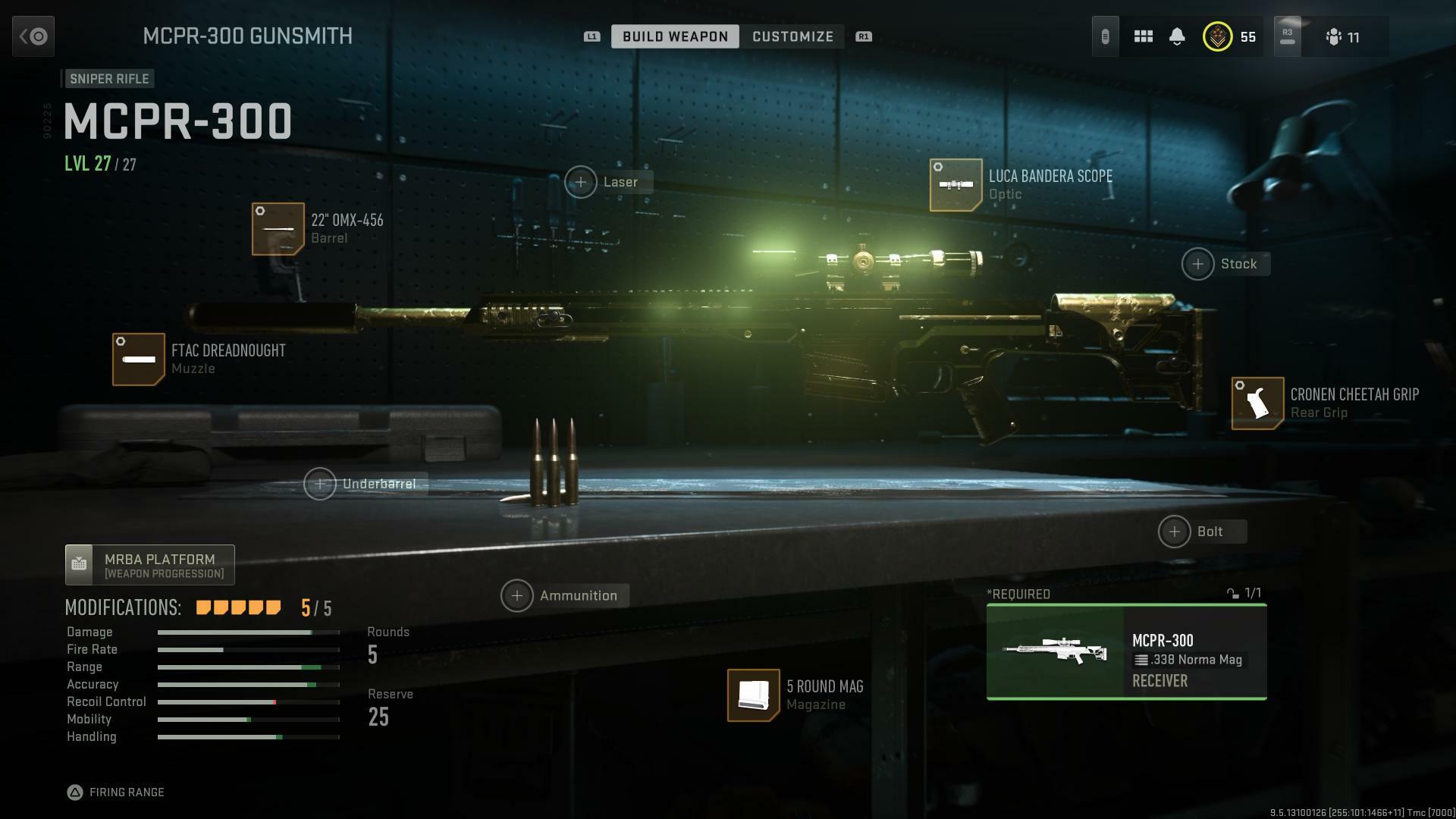Image resolution: width=1456 pixels, height=819 pixels.
Task: Add an Underbarrel attachment
Action: [320, 484]
